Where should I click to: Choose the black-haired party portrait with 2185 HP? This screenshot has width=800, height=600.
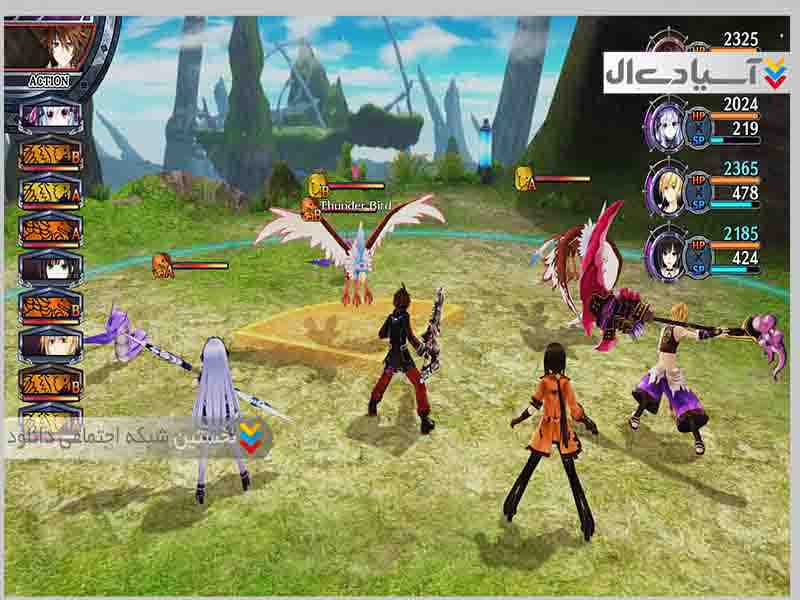click(x=665, y=251)
